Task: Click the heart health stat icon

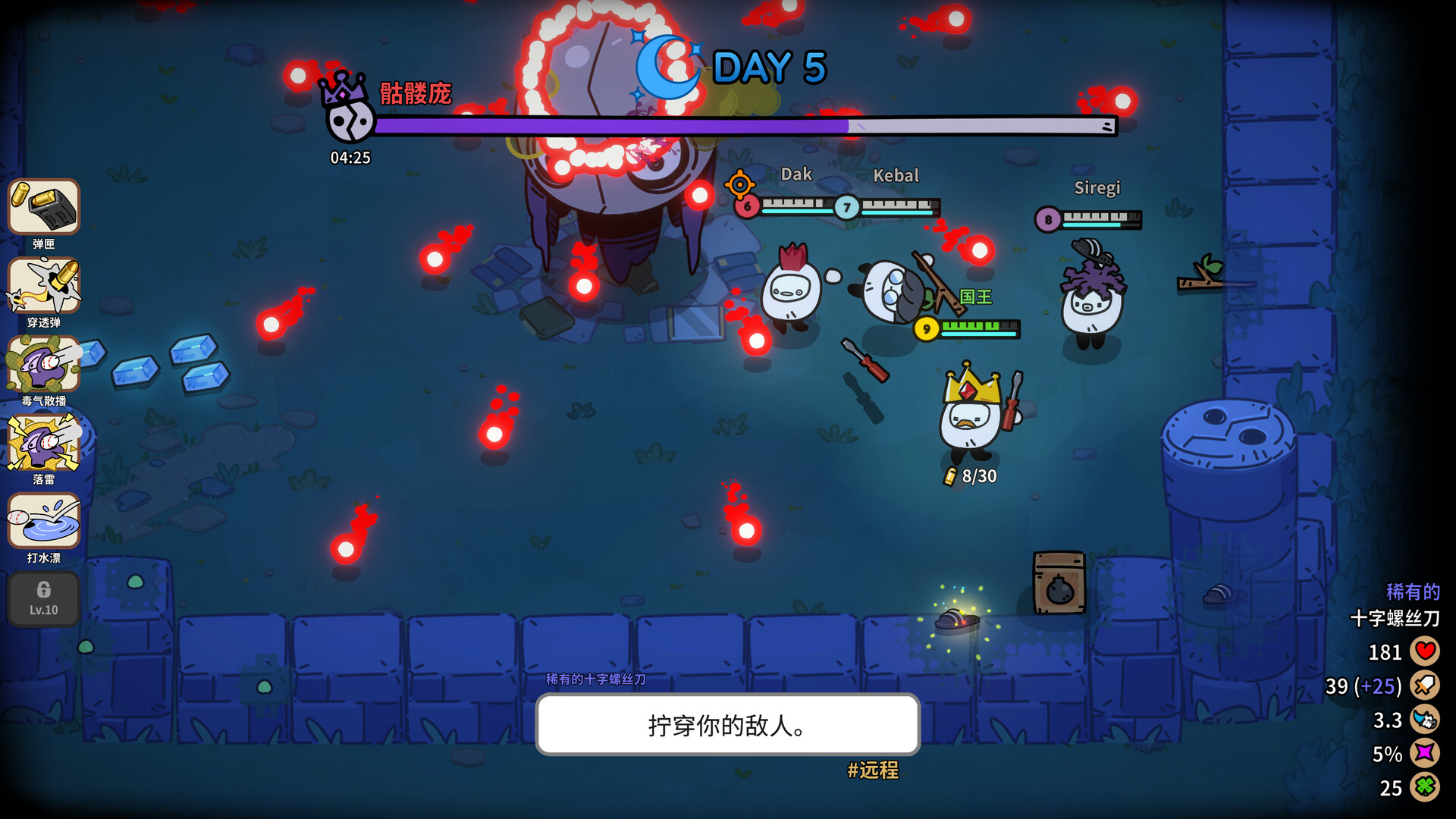Action: click(x=1425, y=651)
